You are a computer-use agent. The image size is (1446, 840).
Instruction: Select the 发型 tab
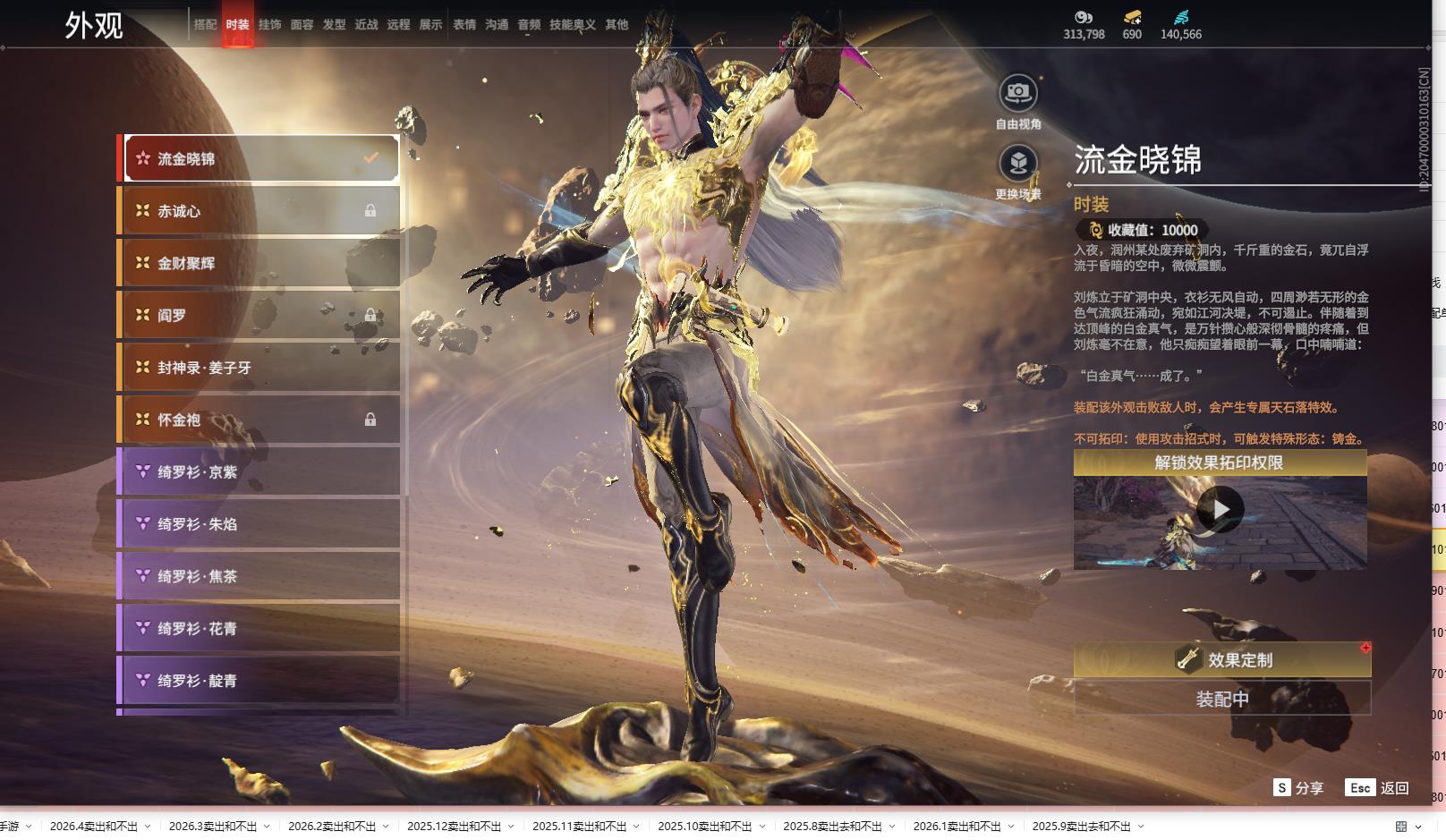point(334,25)
